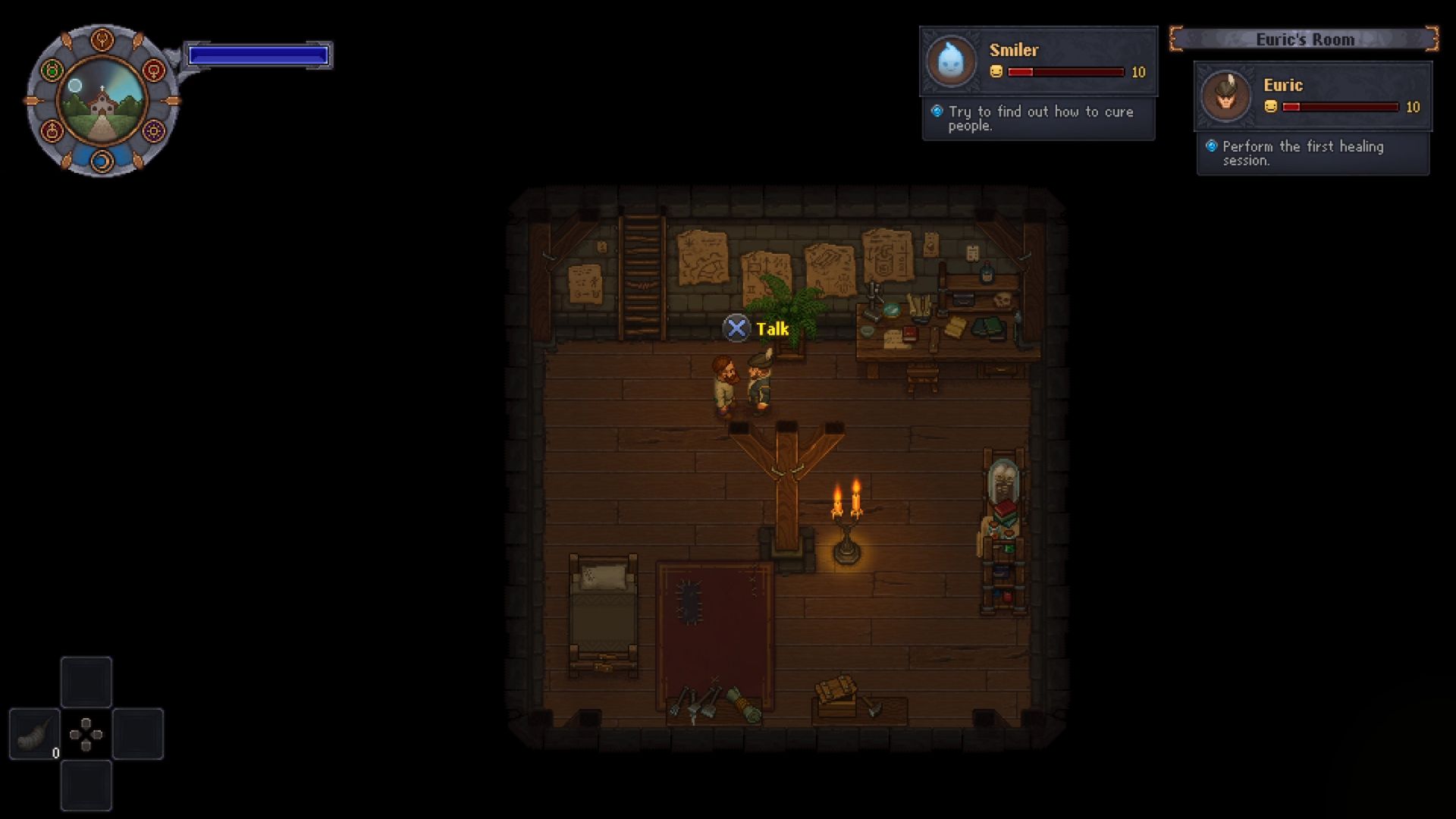This screenshot has width=1456, height=819.
Task: Click the blue energy bar at top left
Action: [258, 53]
